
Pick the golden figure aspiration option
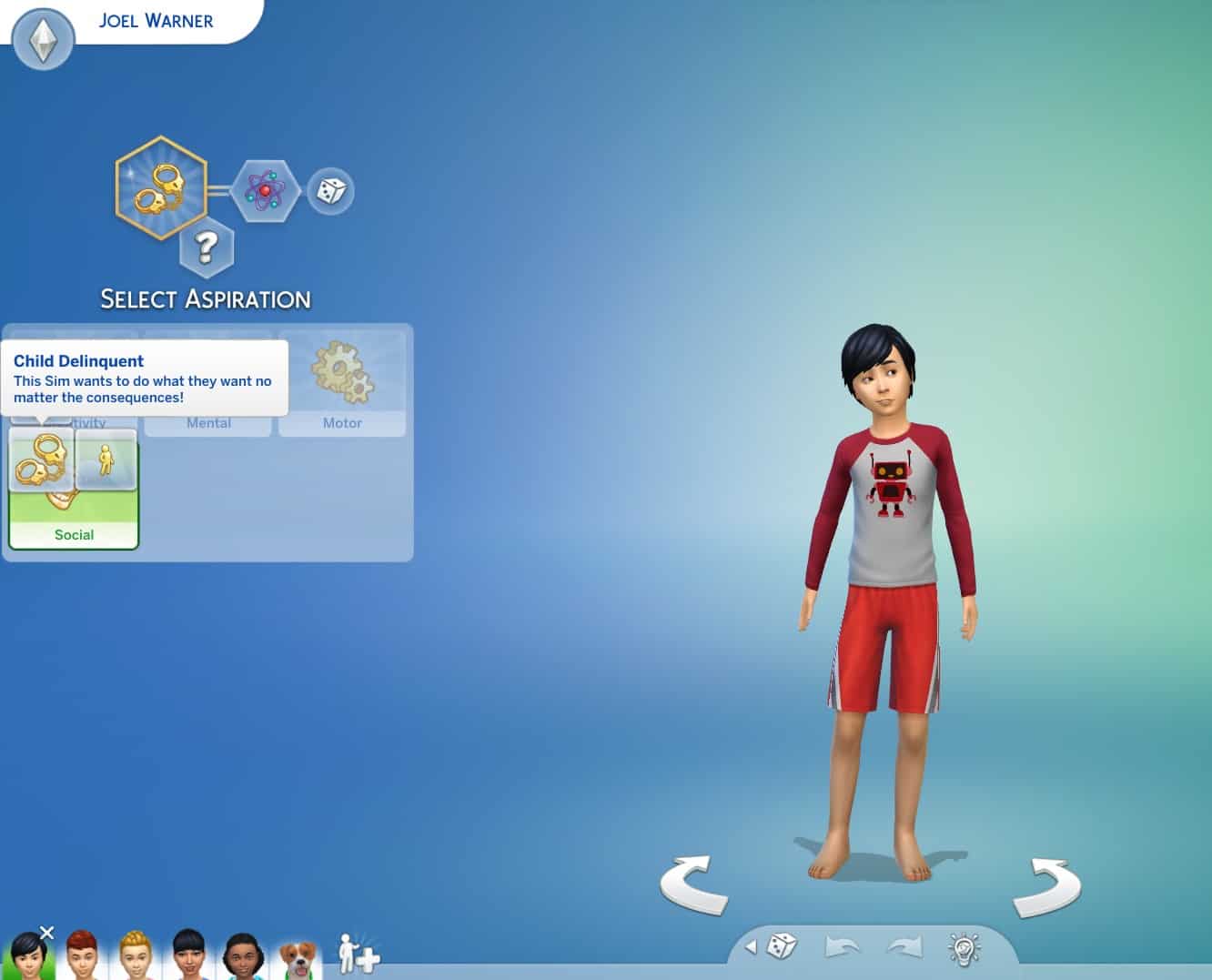(x=106, y=460)
